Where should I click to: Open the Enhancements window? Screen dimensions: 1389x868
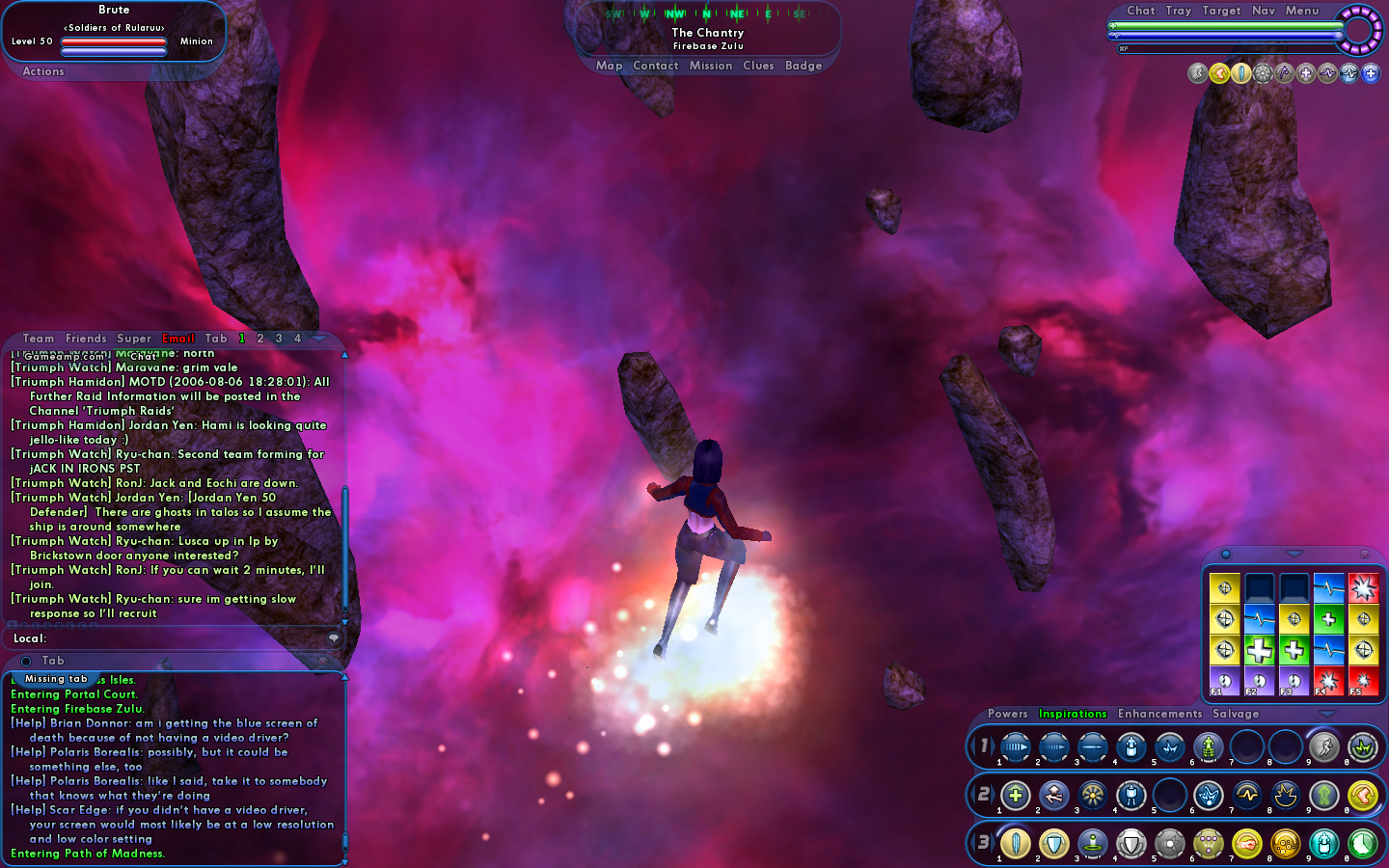[x=1159, y=714]
